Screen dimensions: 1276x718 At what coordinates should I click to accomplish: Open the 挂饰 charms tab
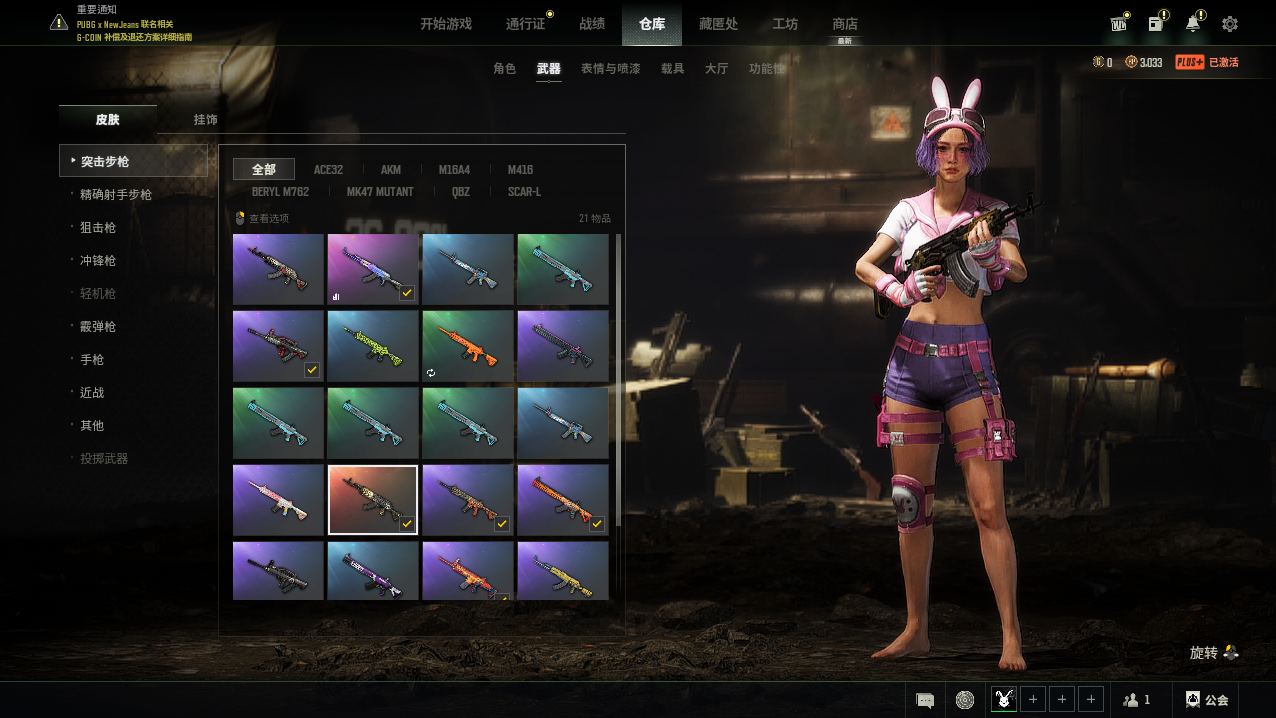[x=206, y=120]
